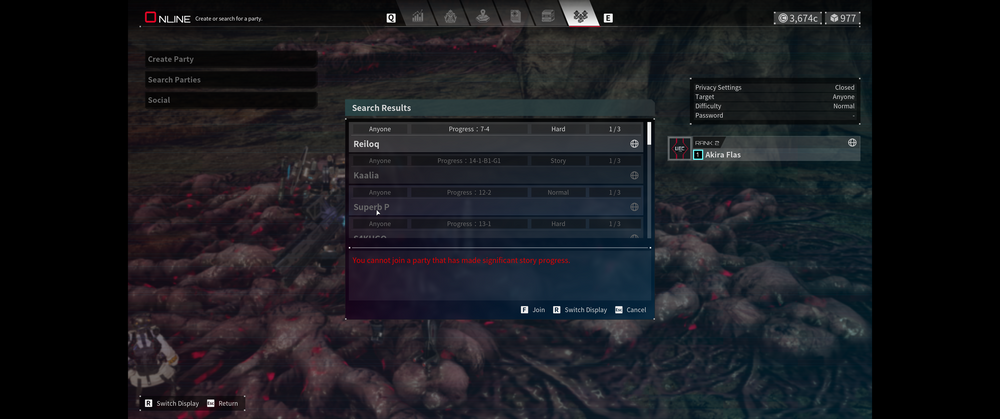Switch to the bar chart stats tab
This screenshot has width=1000, height=419.
tap(418, 17)
